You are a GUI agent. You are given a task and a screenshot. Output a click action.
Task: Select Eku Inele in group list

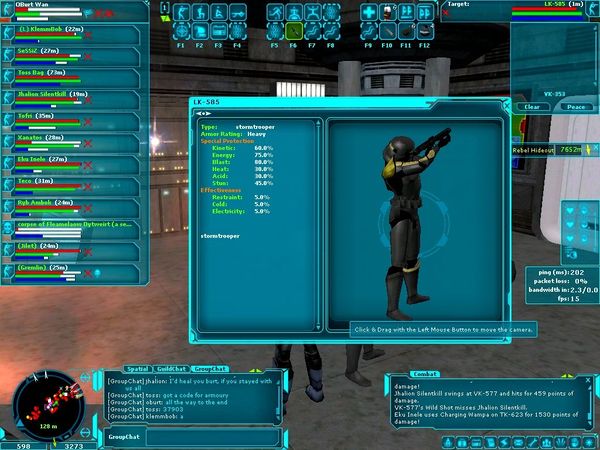[x=45, y=159]
